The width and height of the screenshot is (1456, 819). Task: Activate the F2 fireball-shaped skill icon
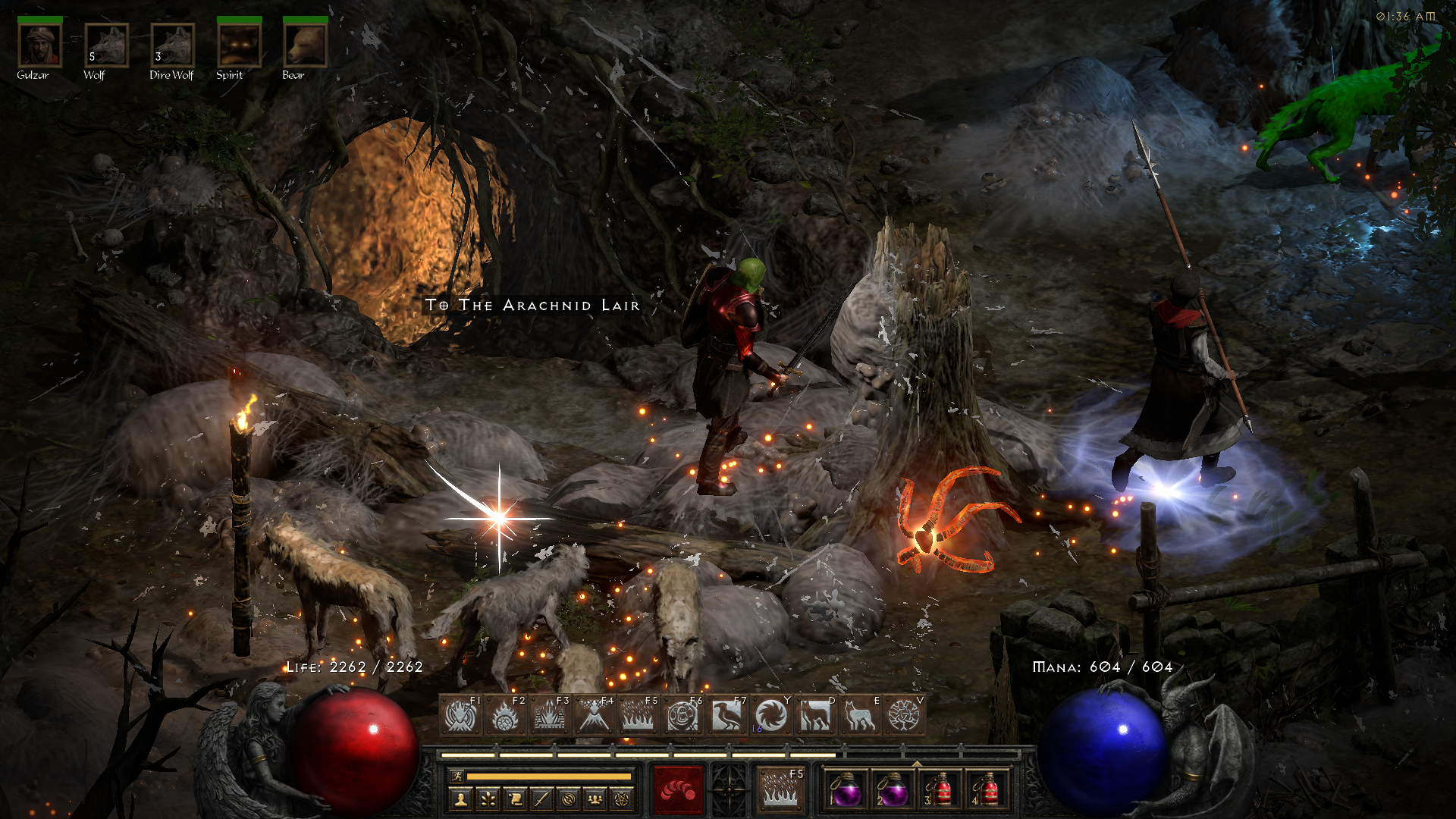pos(505,715)
